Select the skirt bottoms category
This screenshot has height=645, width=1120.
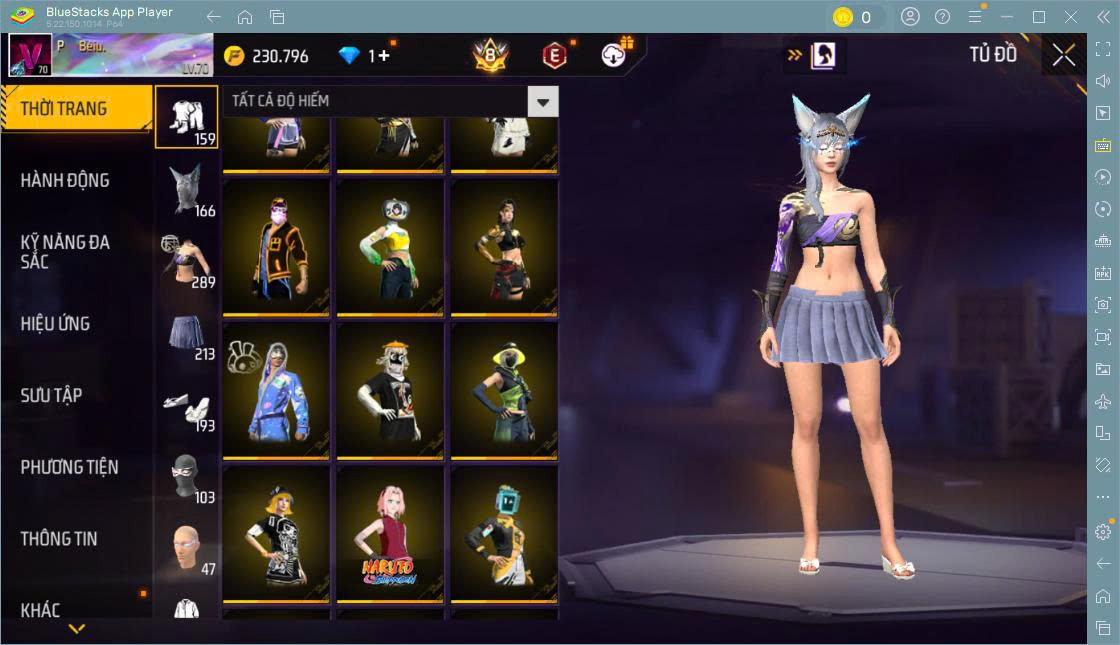(x=186, y=332)
